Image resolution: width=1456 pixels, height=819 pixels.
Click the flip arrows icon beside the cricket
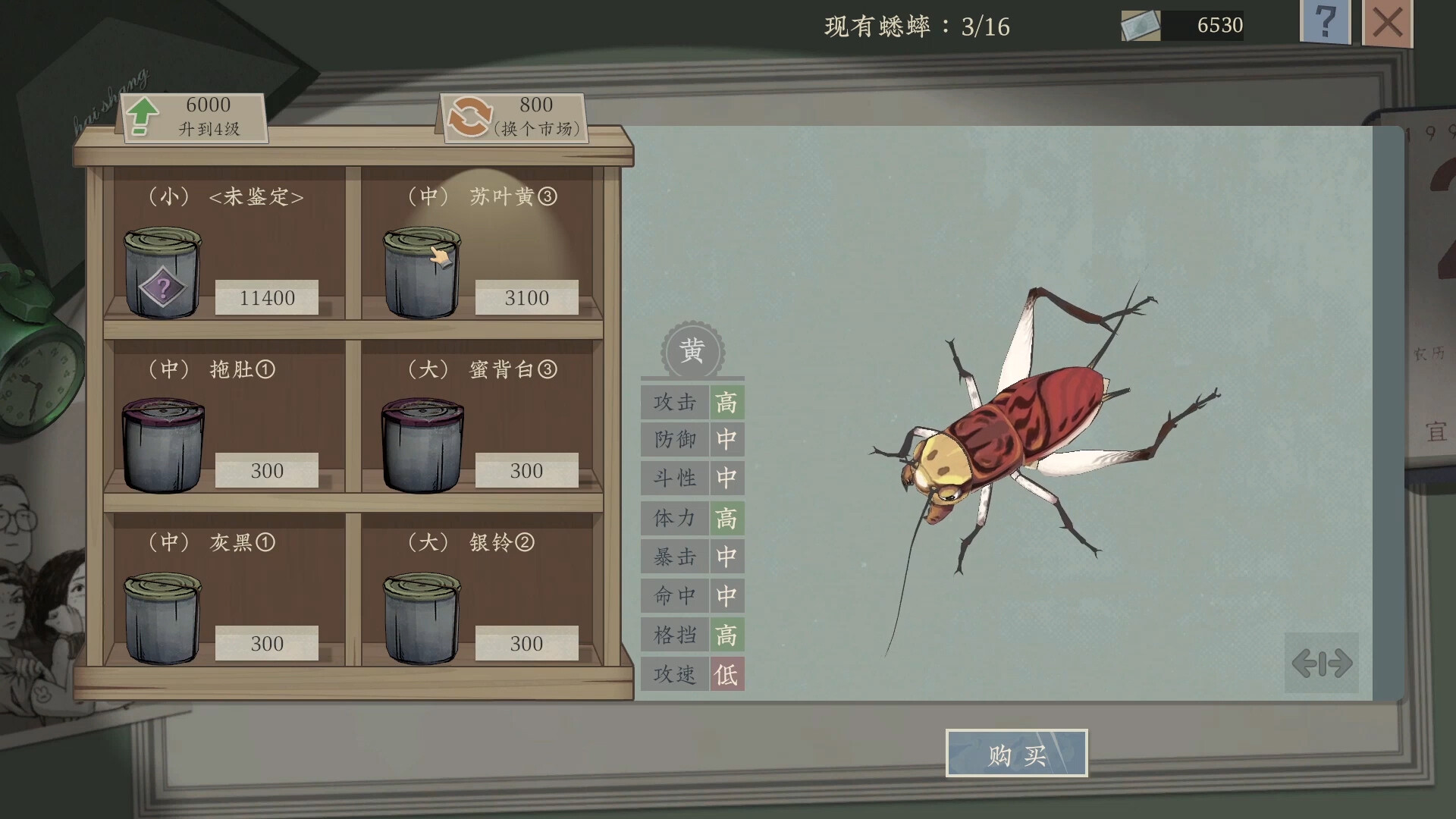point(1322,663)
